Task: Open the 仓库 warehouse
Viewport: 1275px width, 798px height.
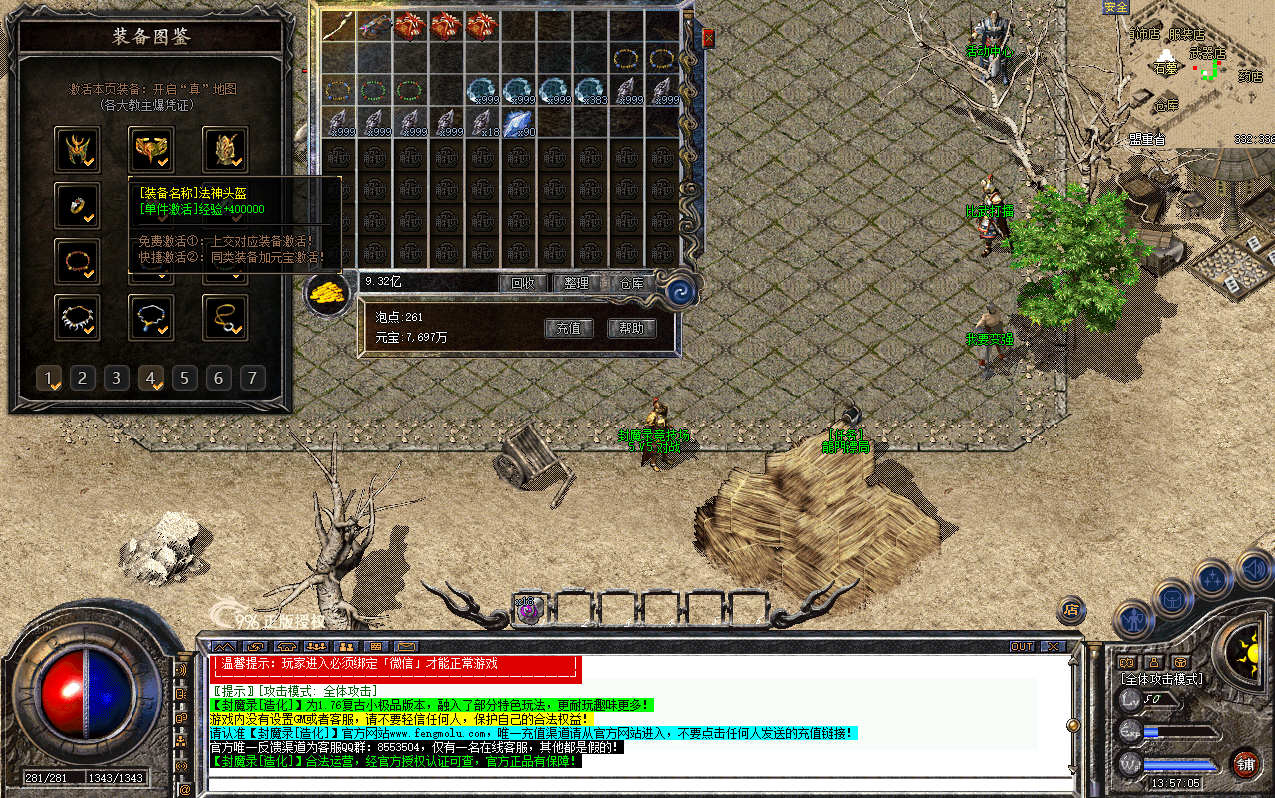Action: click(631, 283)
